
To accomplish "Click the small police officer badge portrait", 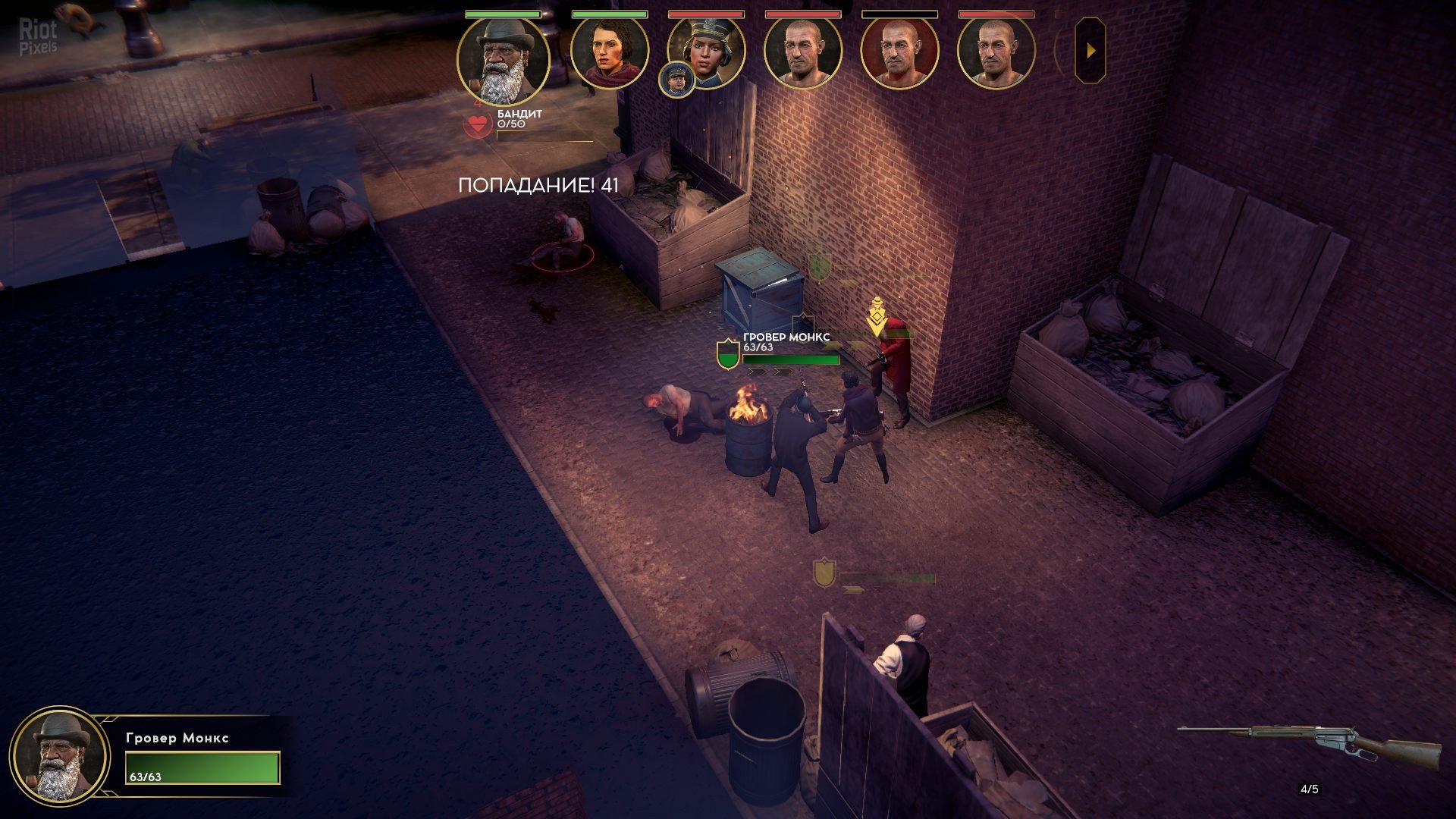I will pyautogui.click(x=676, y=80).
